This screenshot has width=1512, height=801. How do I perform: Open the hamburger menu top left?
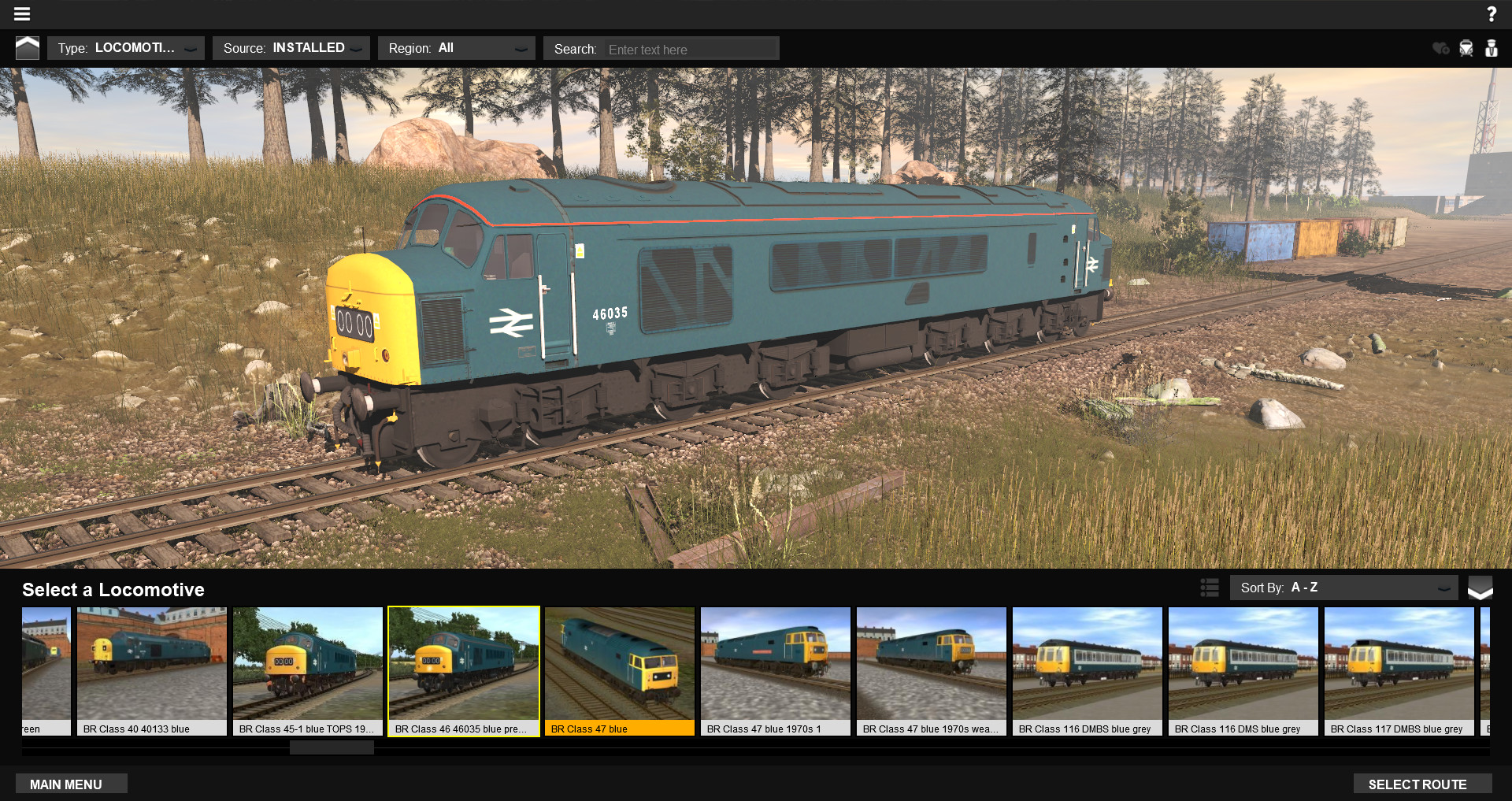pos(21,13)
